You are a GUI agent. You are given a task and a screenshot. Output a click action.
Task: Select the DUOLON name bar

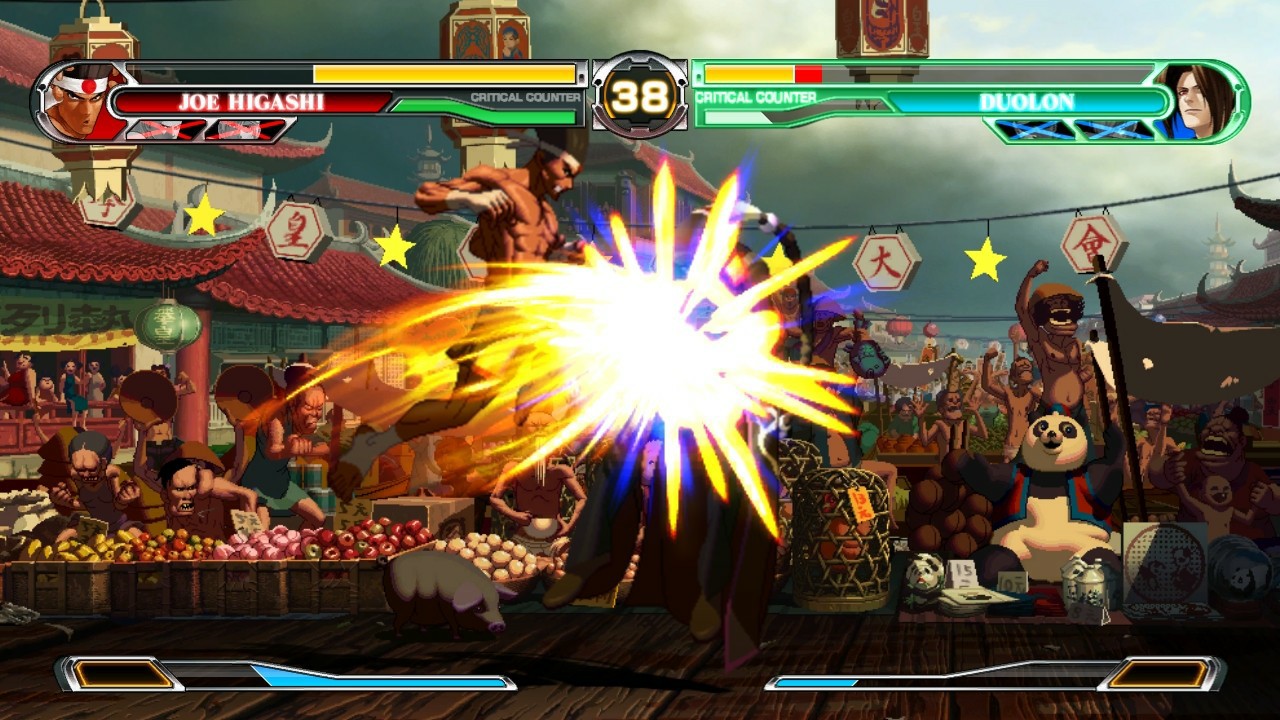(1030, 100)
